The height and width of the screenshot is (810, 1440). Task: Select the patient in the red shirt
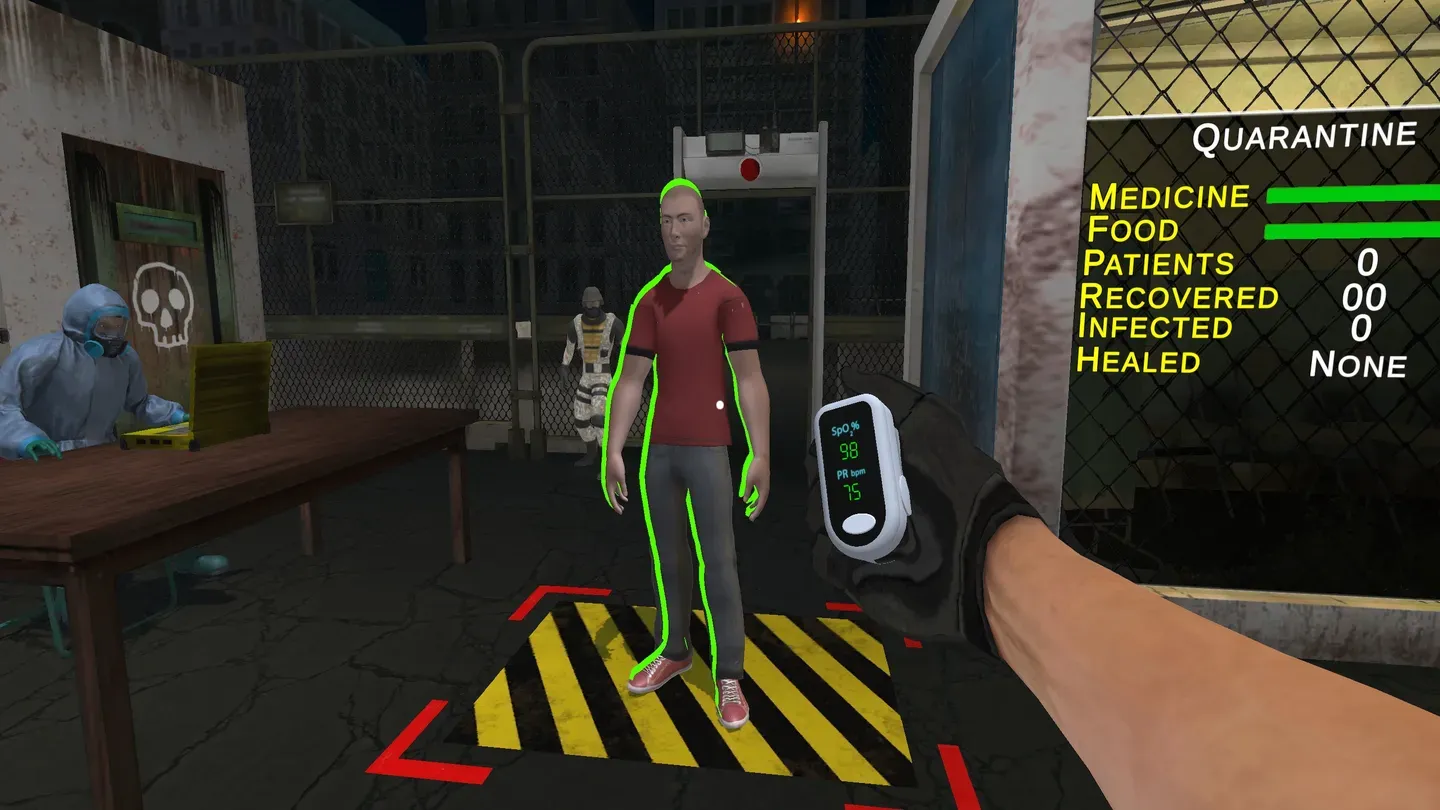(x=690, y=350)
